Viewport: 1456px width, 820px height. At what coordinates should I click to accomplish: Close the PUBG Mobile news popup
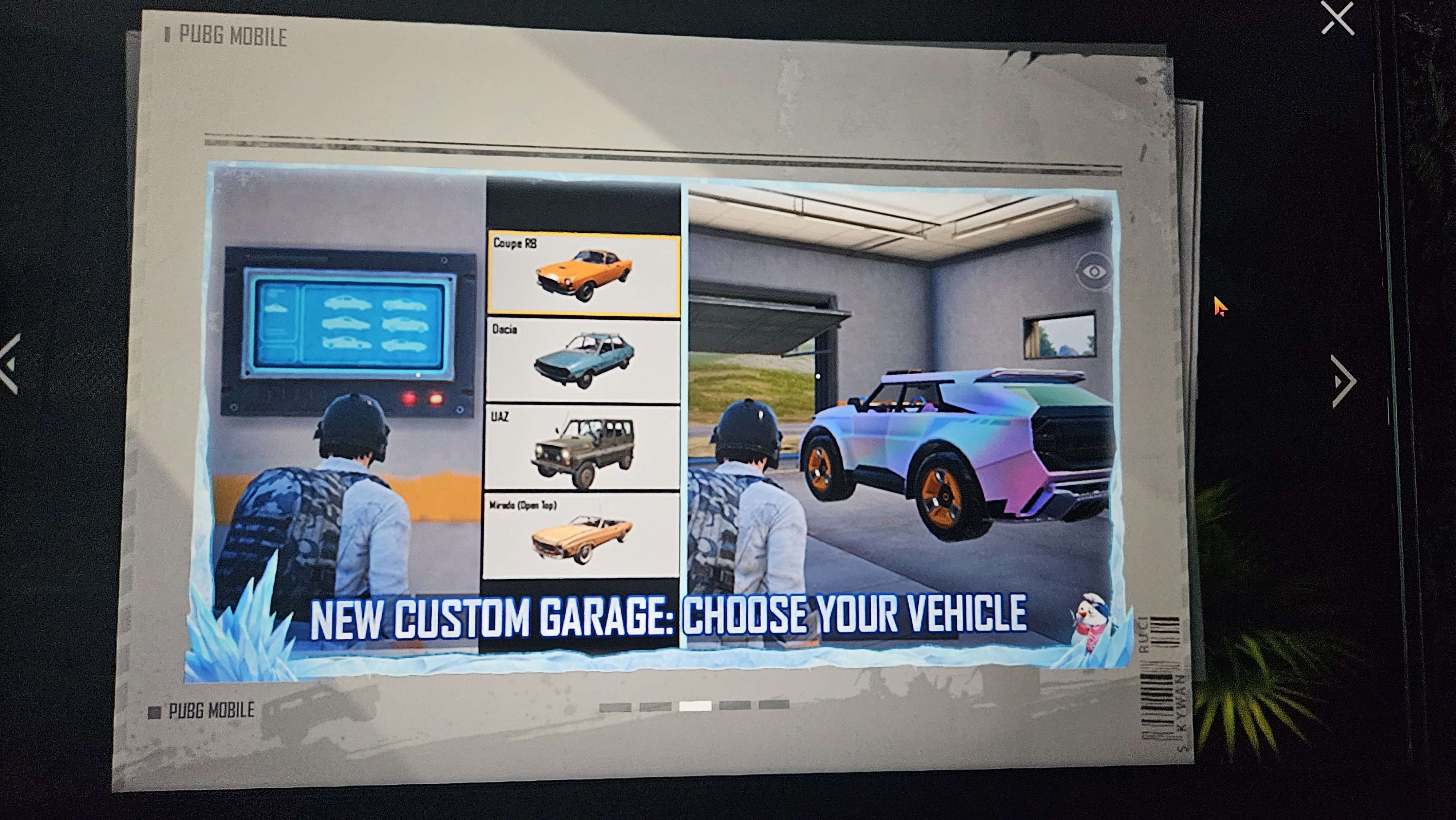pyautogui.click(x=1337, y=19)
